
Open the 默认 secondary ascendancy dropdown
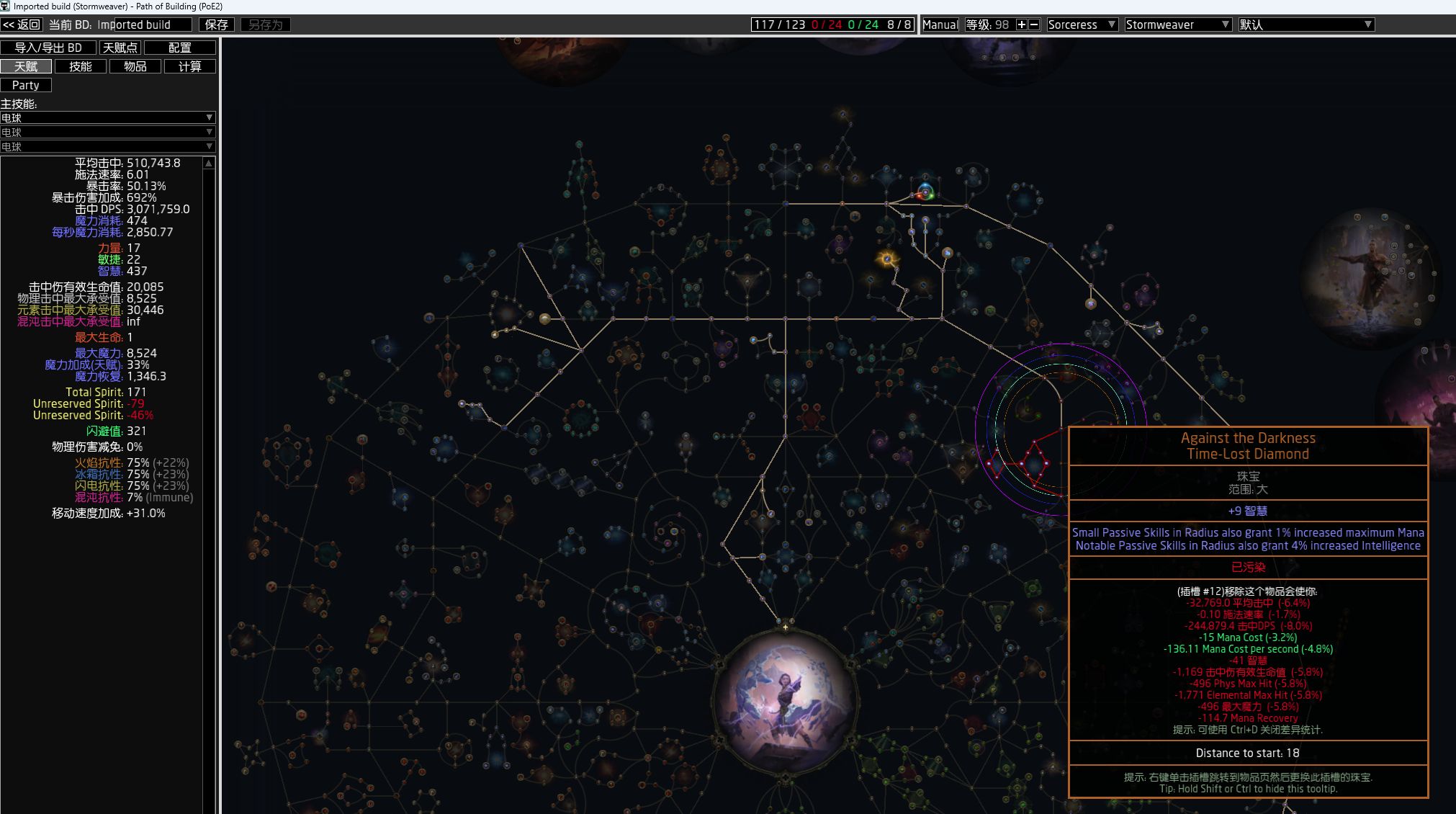(1306, 24)
